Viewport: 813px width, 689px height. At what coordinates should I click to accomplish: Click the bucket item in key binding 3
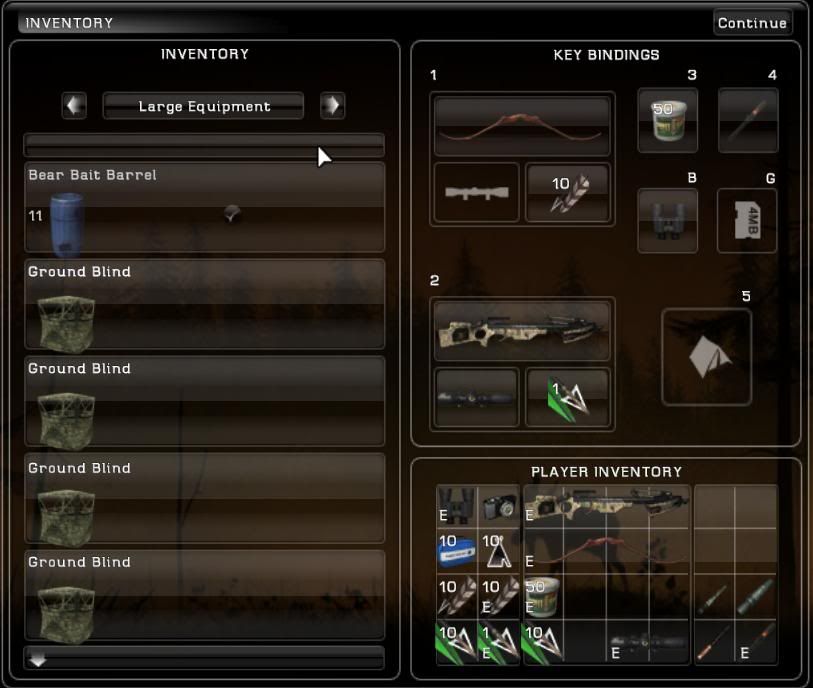tap(667, 121)
